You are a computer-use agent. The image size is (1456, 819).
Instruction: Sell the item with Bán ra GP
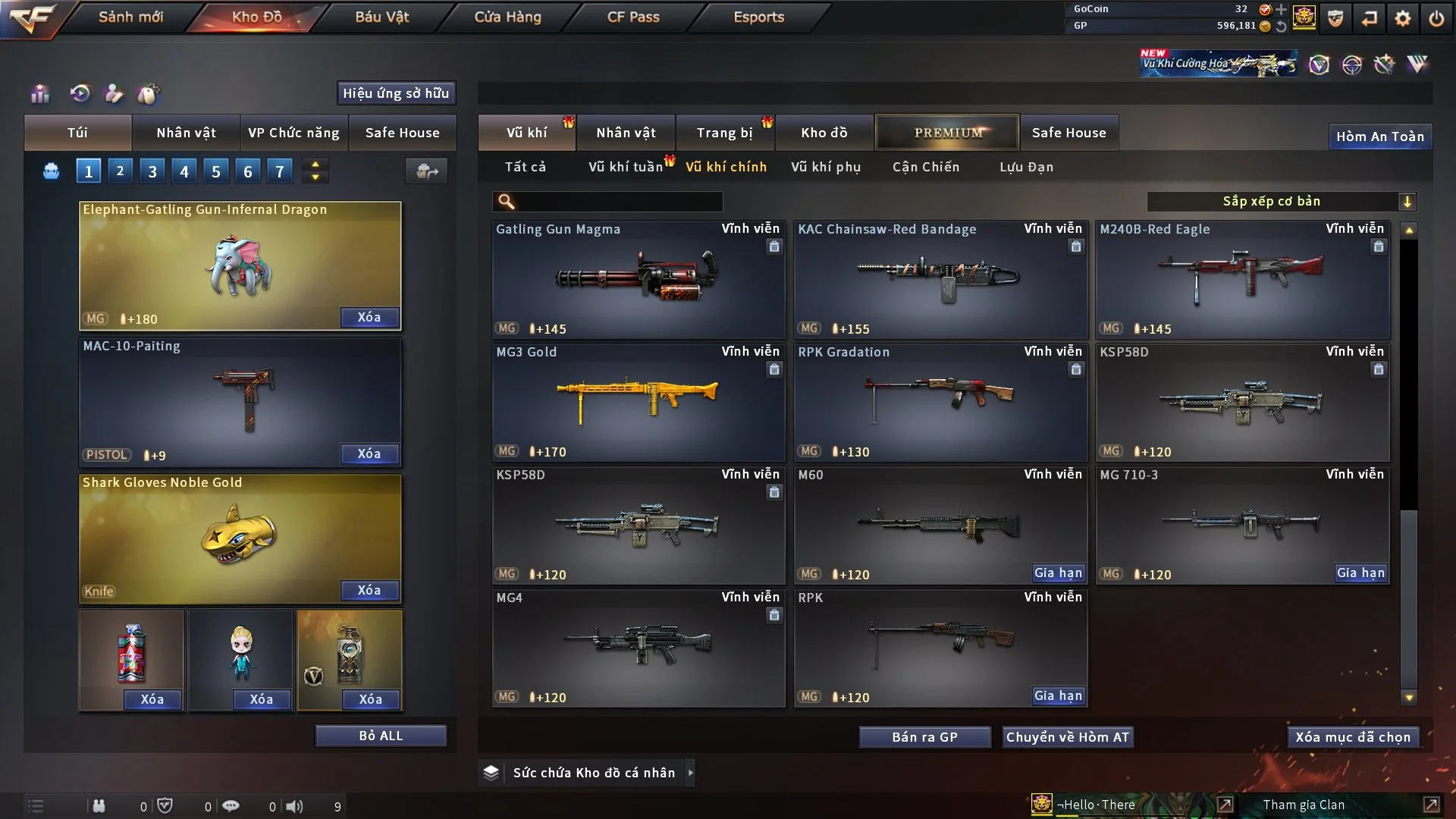(x=924, y=737)
